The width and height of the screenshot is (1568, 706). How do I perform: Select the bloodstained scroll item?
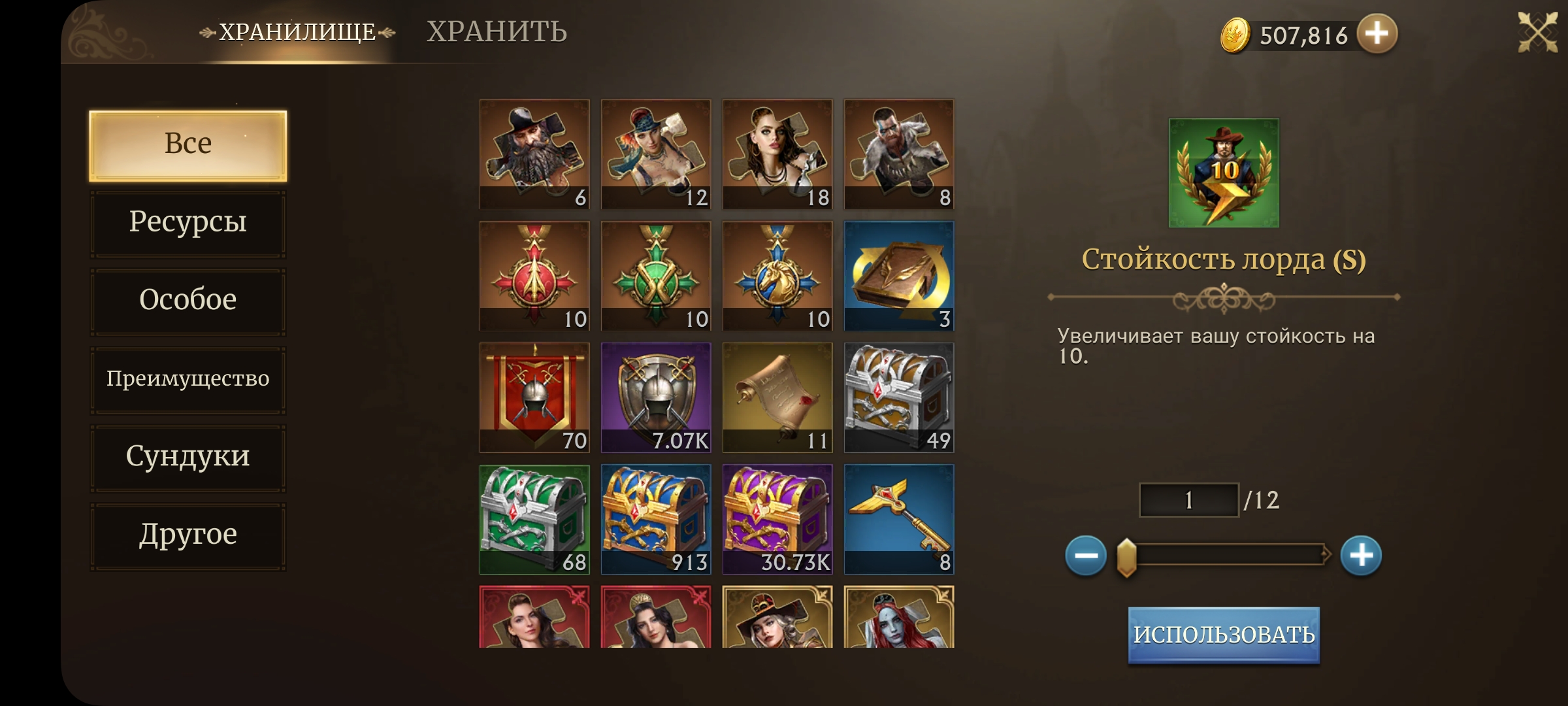pyautogui.click(x=777, y=397)
